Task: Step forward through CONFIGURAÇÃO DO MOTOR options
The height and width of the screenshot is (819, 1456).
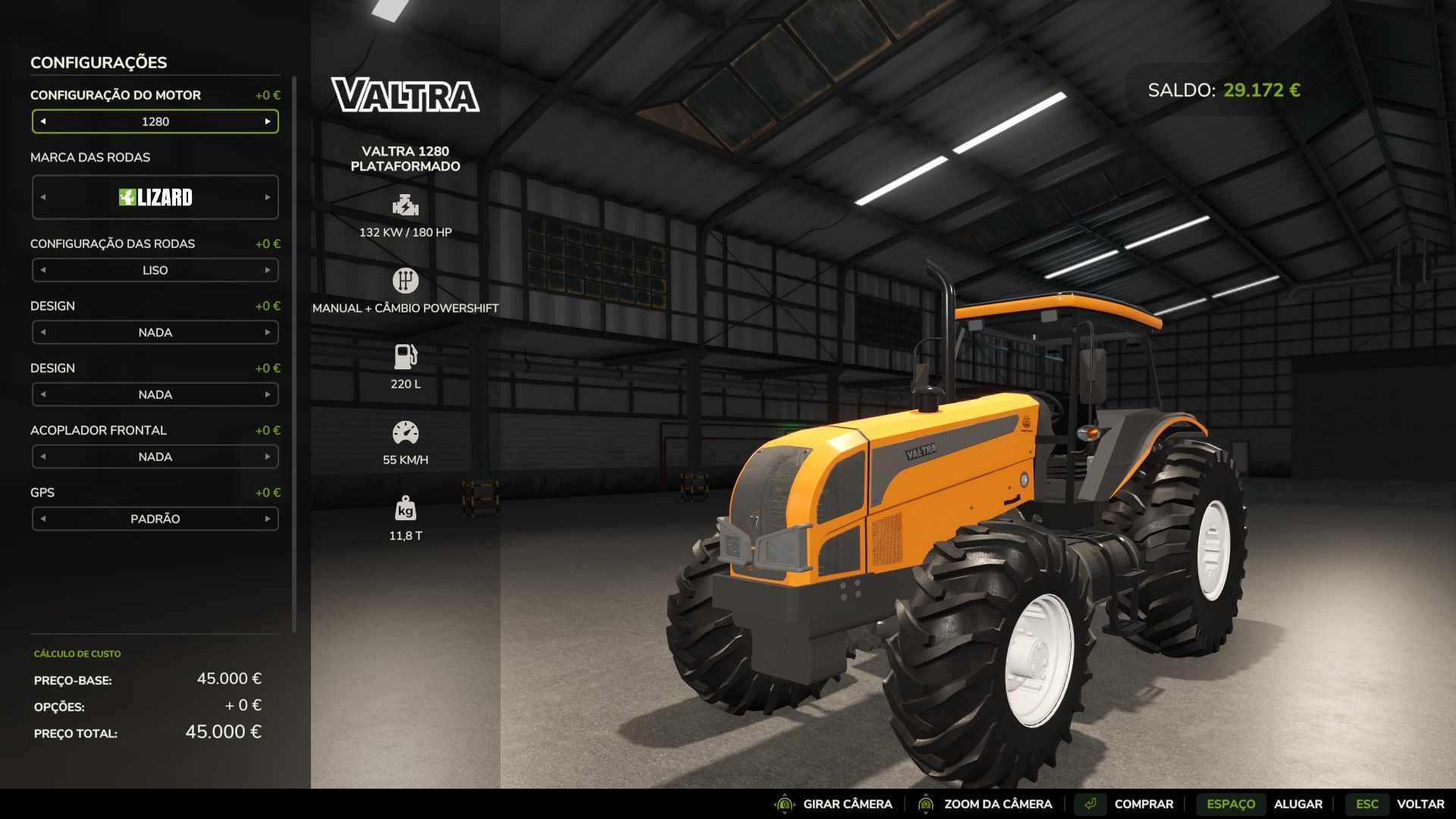Action: [268, 121]
